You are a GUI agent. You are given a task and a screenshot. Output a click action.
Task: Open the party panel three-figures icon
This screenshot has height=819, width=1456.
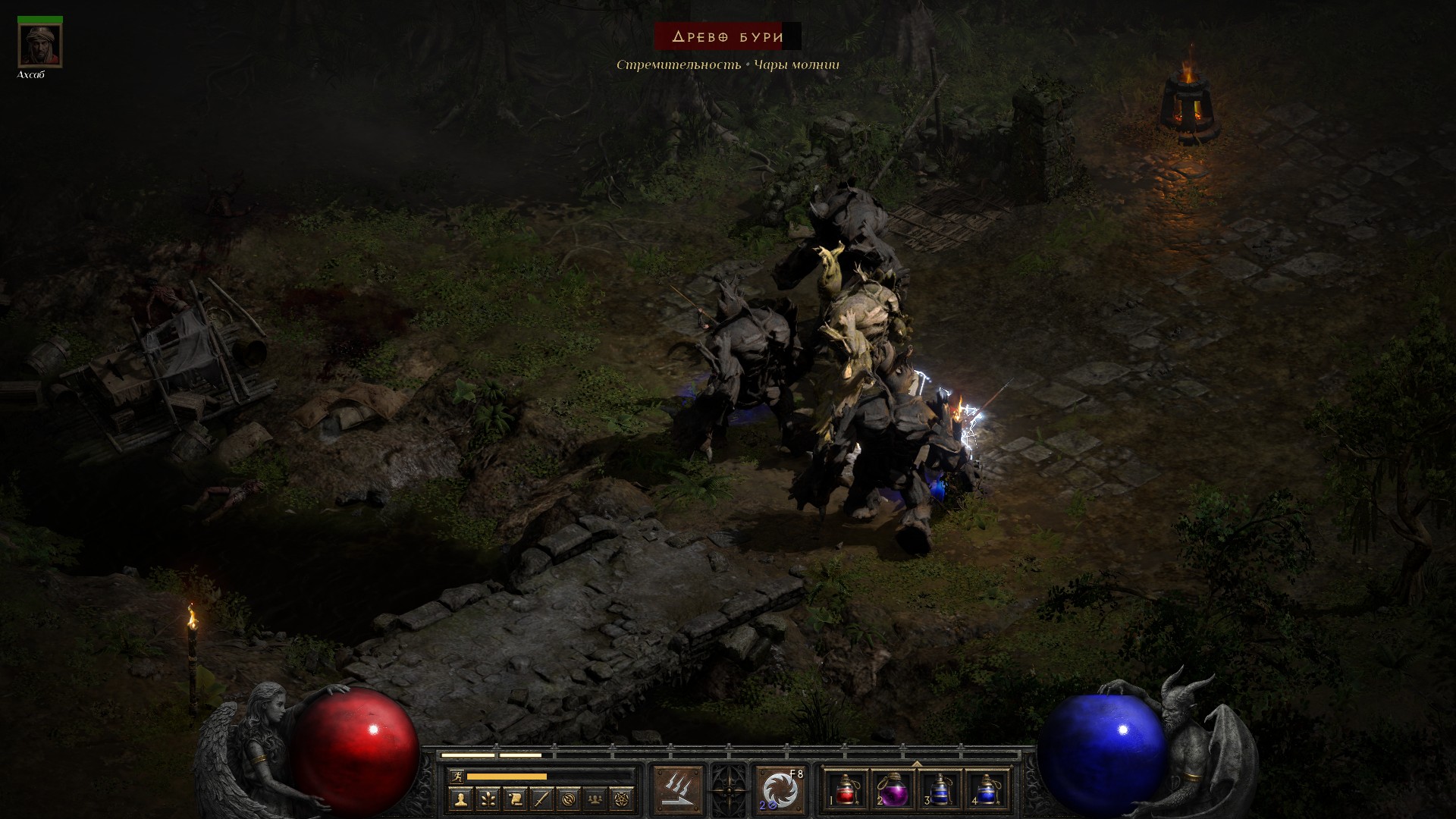point(595,799)
